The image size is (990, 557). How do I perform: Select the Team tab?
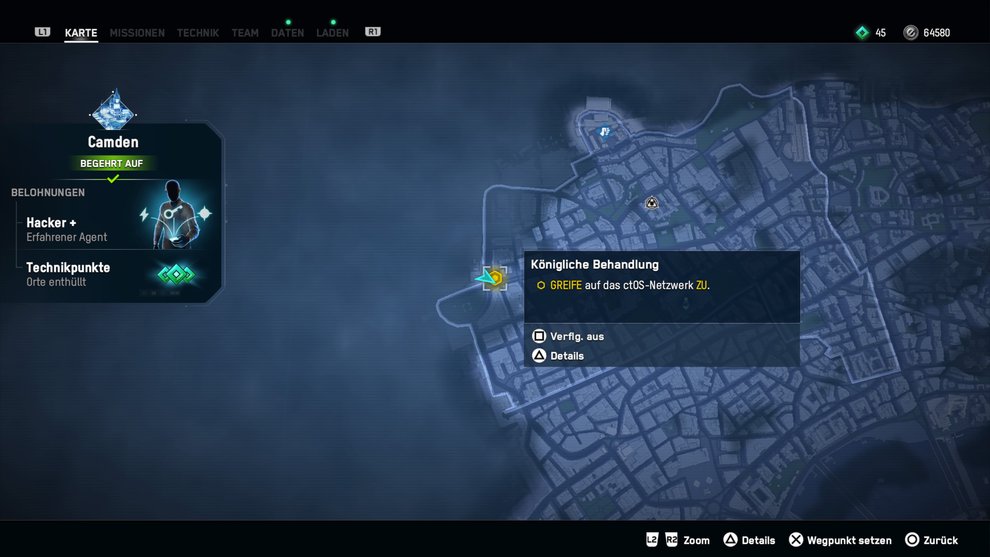tap(245, 33)
